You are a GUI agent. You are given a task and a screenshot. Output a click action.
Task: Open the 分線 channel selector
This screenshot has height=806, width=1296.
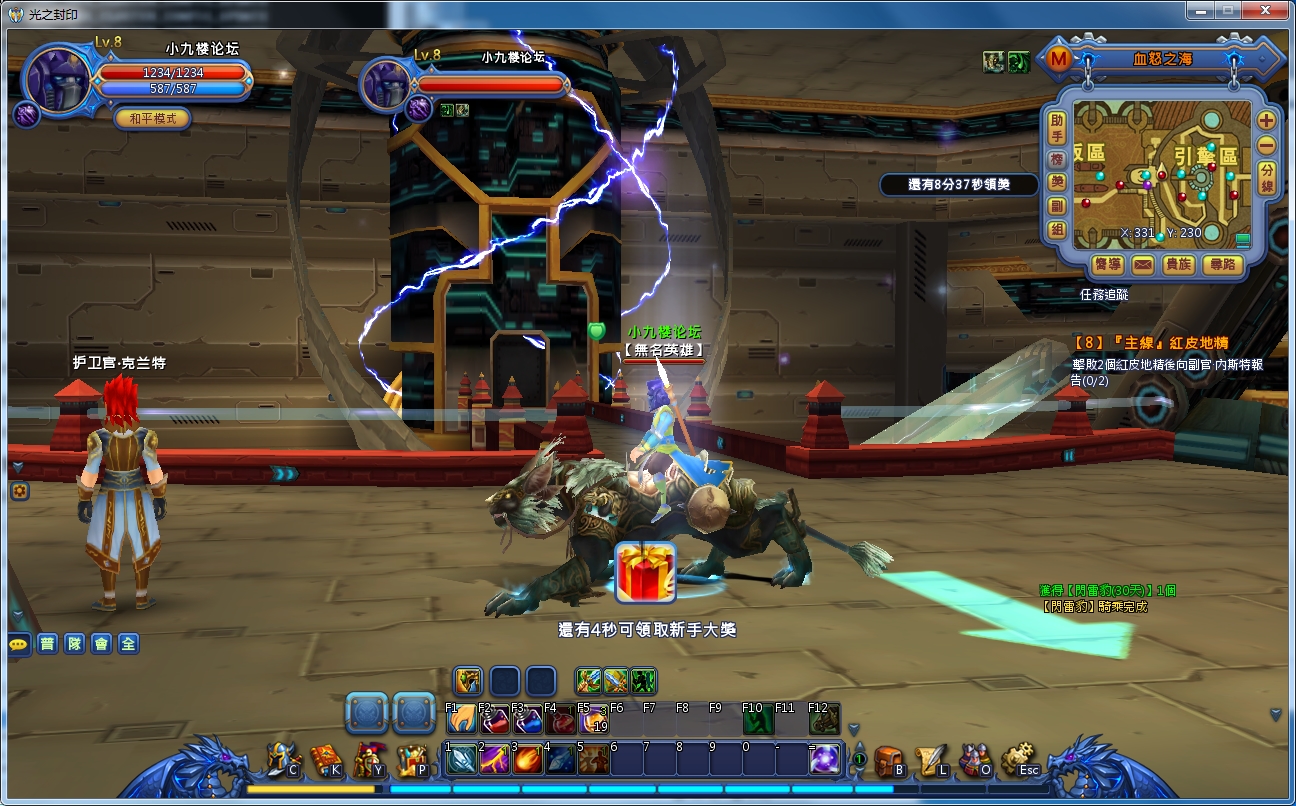click(1267, 177)
